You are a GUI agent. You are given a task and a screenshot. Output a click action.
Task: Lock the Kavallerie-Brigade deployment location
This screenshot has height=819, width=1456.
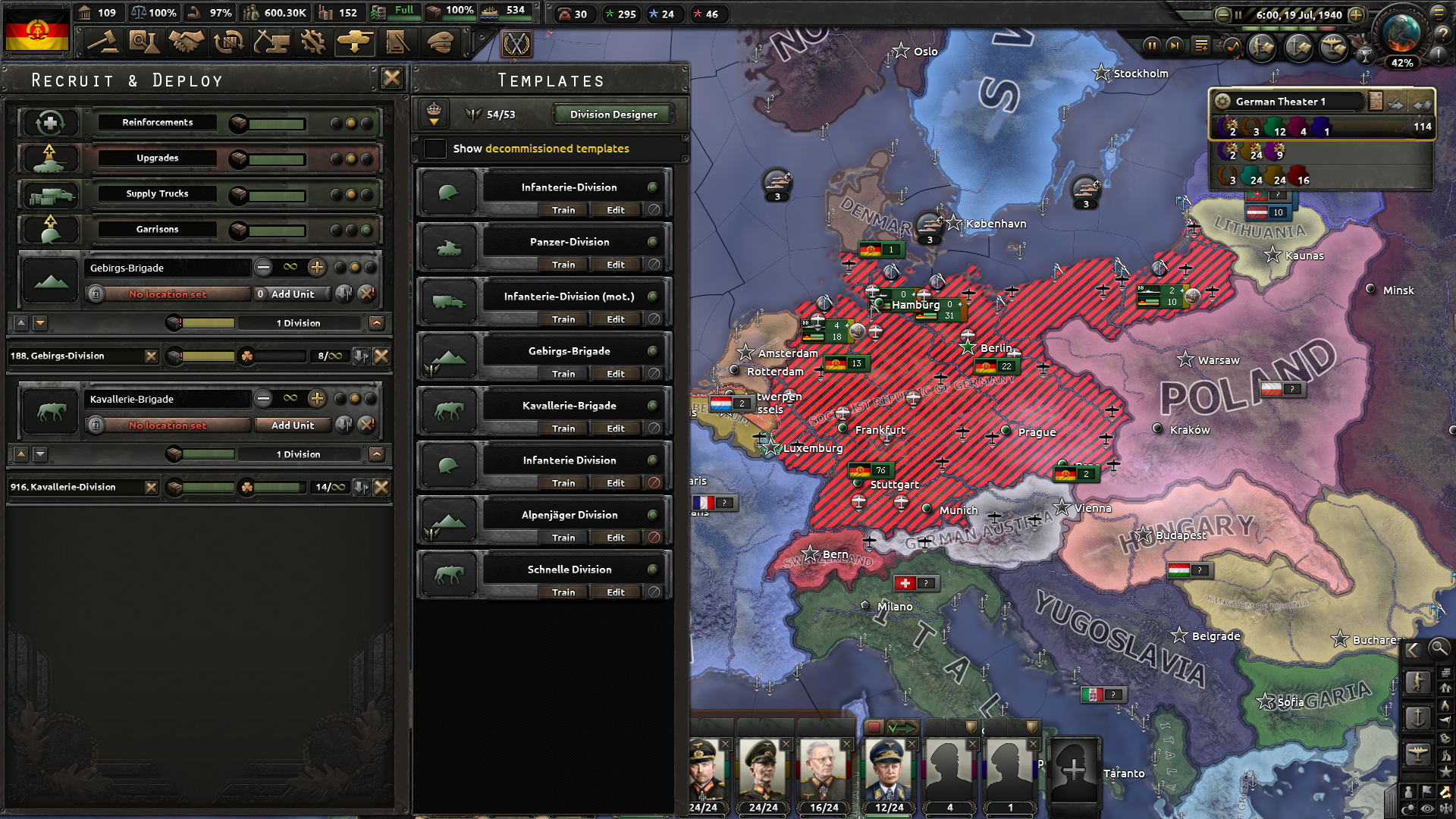[96, 425]
